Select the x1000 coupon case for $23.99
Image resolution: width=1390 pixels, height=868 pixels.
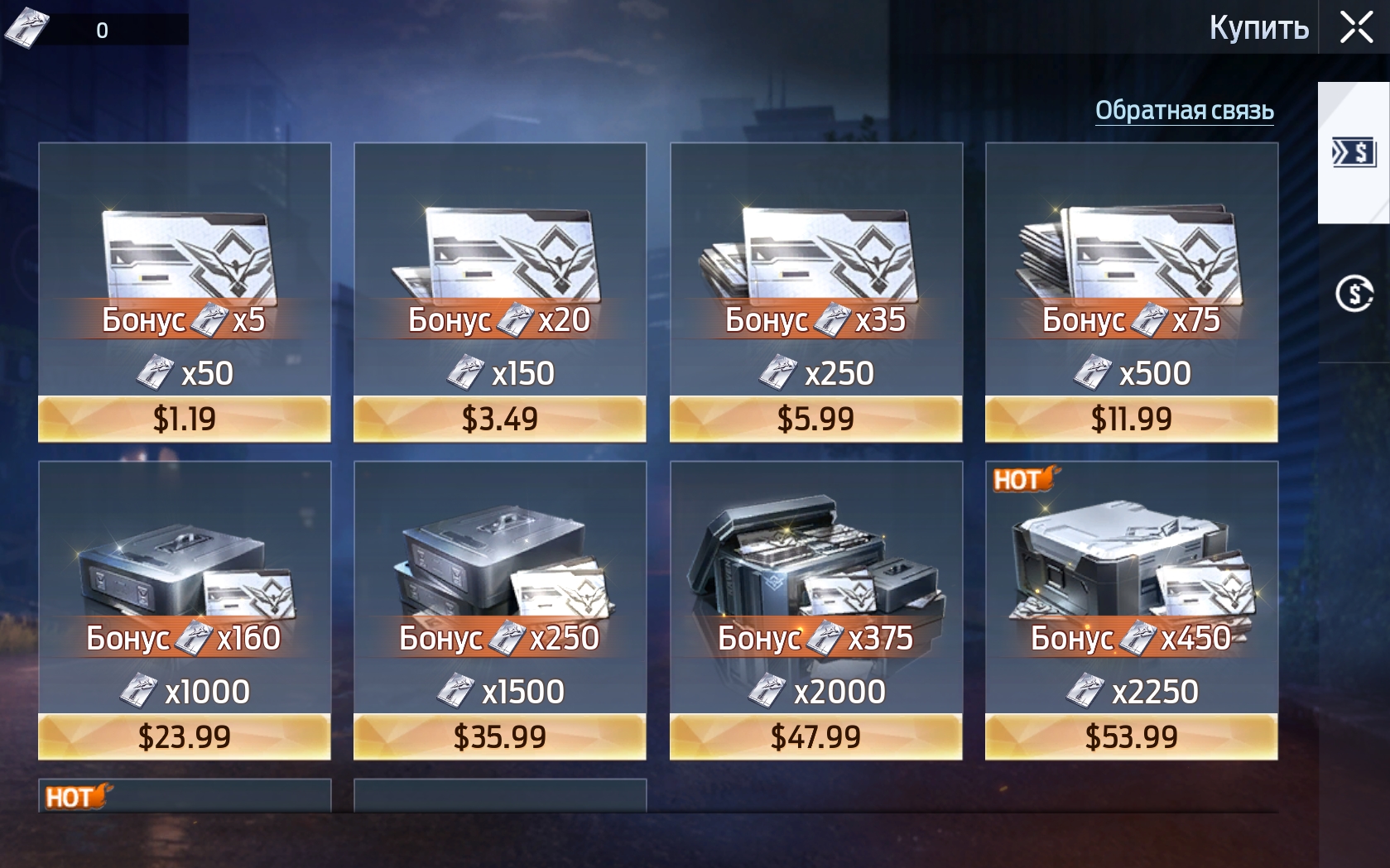point(184,736)
